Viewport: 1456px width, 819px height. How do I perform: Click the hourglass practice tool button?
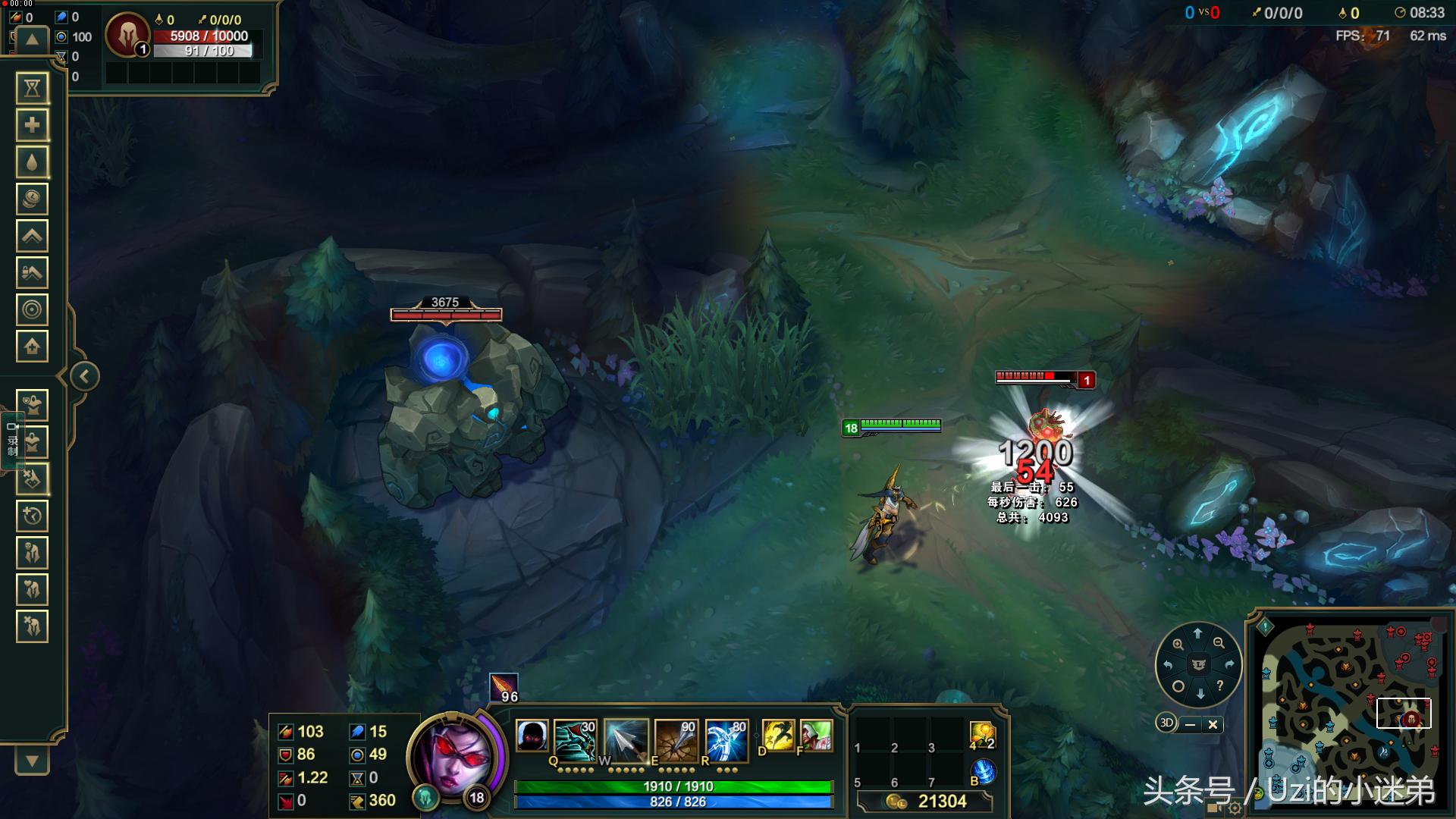pos(32,89)
